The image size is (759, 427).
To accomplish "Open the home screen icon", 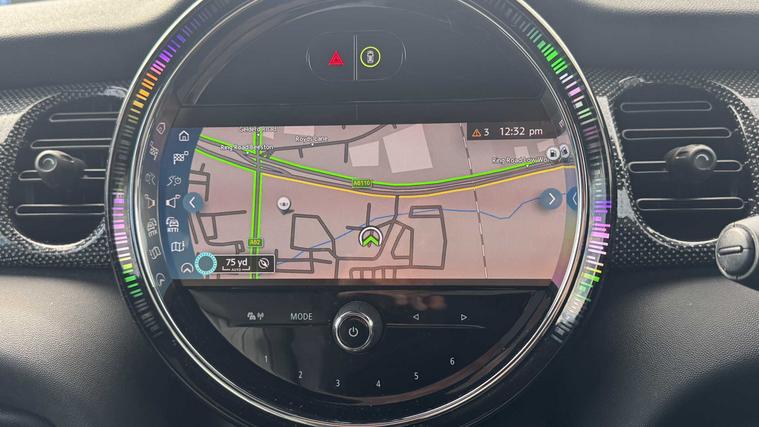I will (x=184, y=137).
